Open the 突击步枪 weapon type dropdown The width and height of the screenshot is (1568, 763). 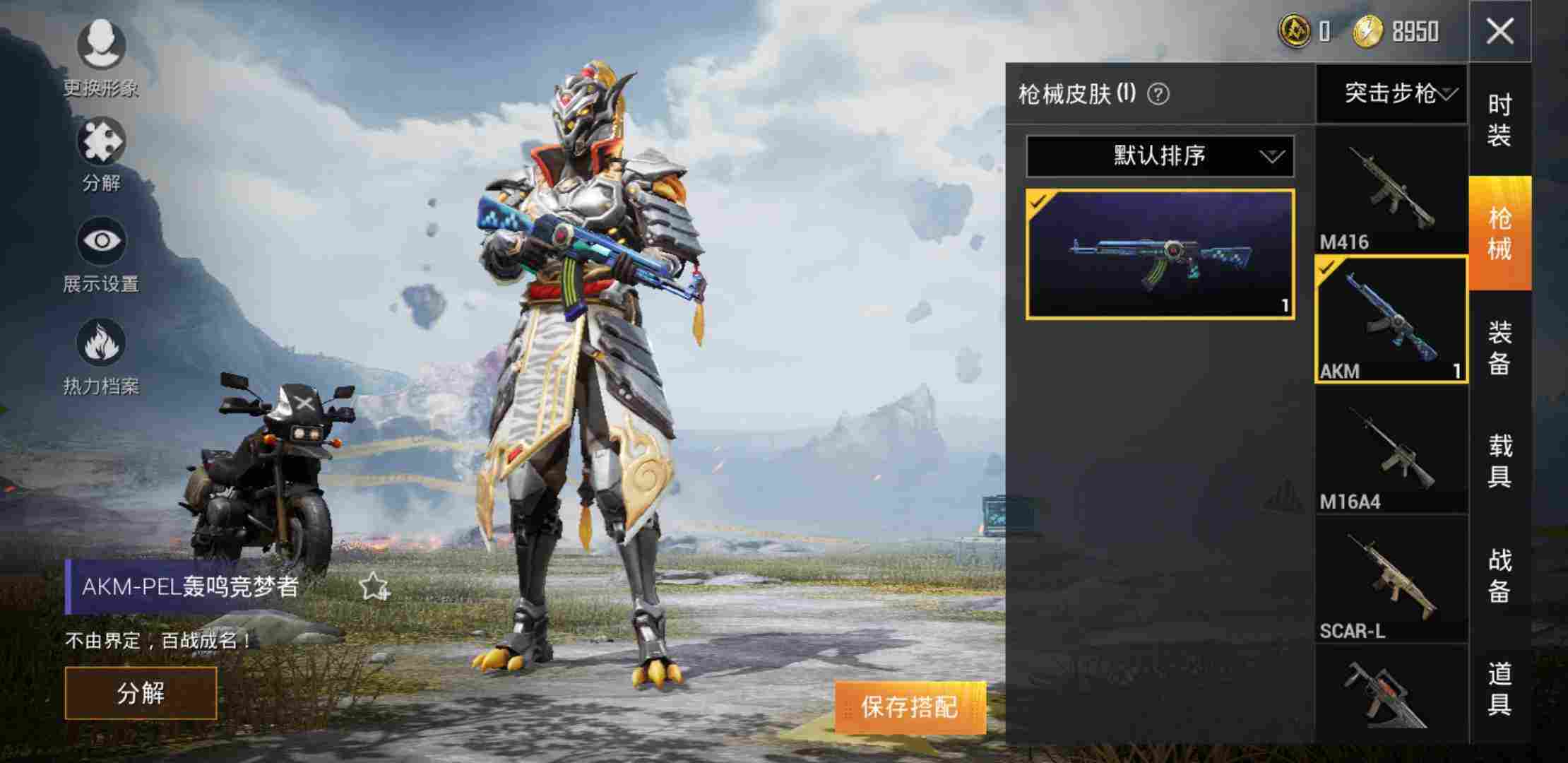coord(1391,93)
